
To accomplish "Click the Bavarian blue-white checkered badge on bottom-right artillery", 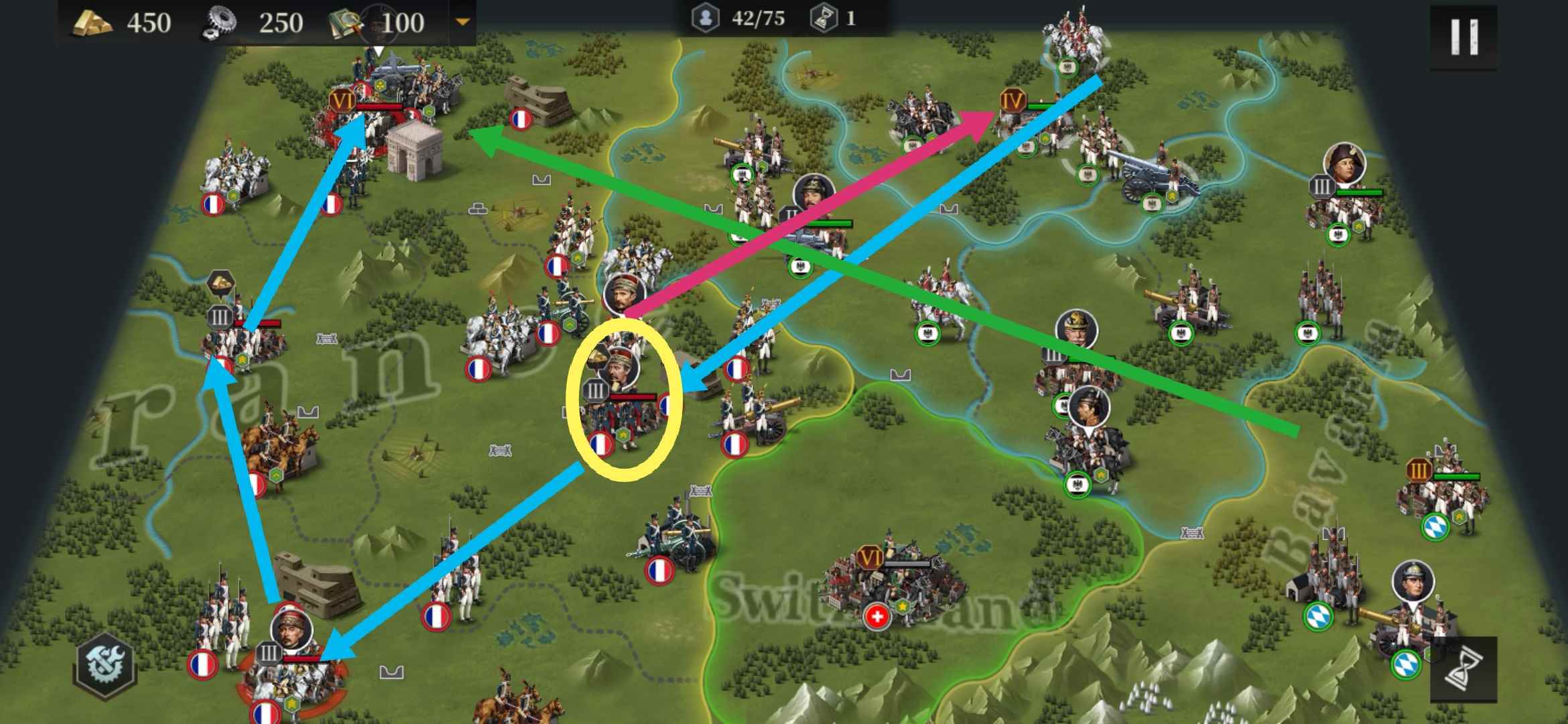I will coord(1407,664).
